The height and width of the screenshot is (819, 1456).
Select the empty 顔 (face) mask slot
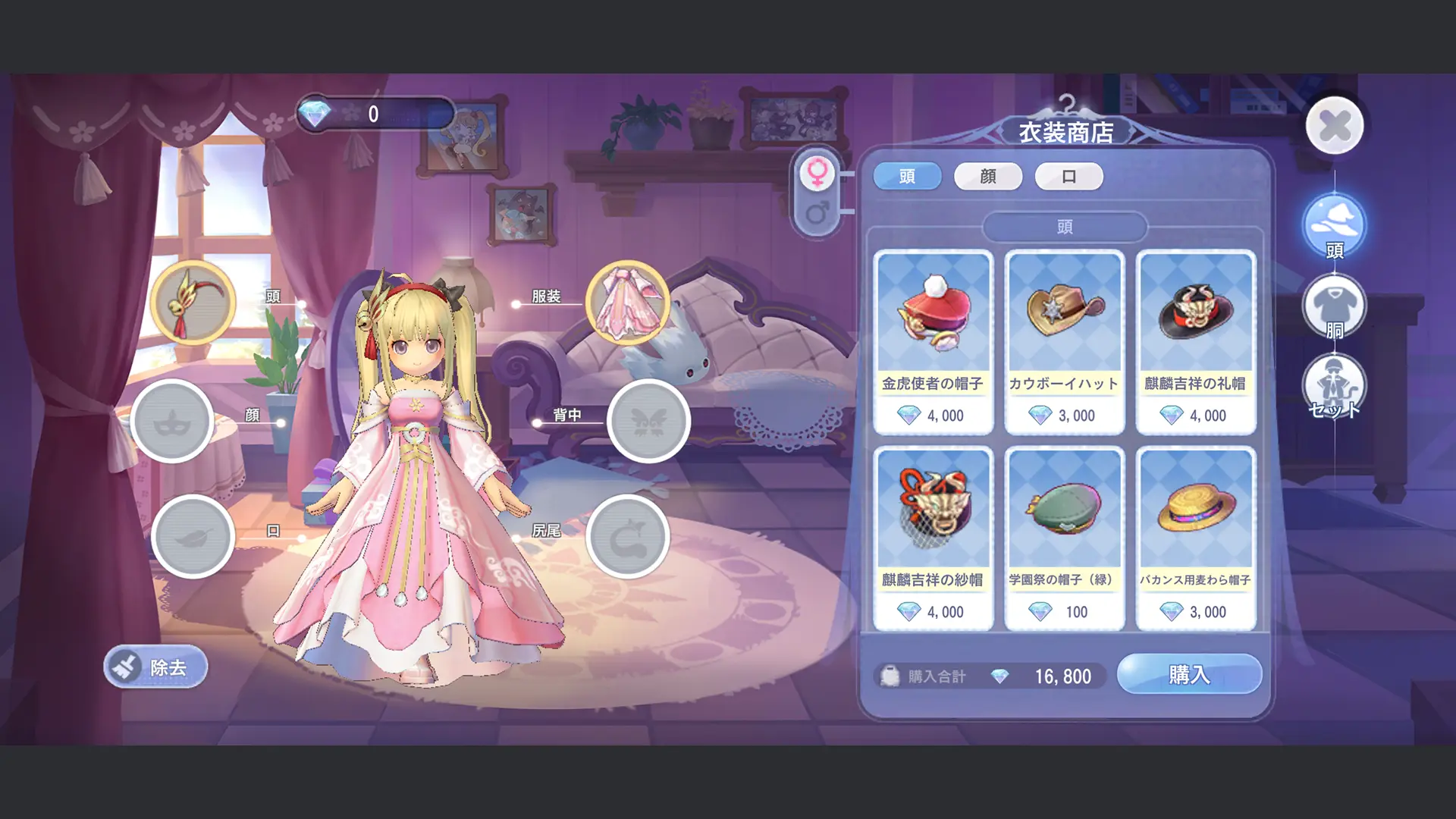point(173,422)
